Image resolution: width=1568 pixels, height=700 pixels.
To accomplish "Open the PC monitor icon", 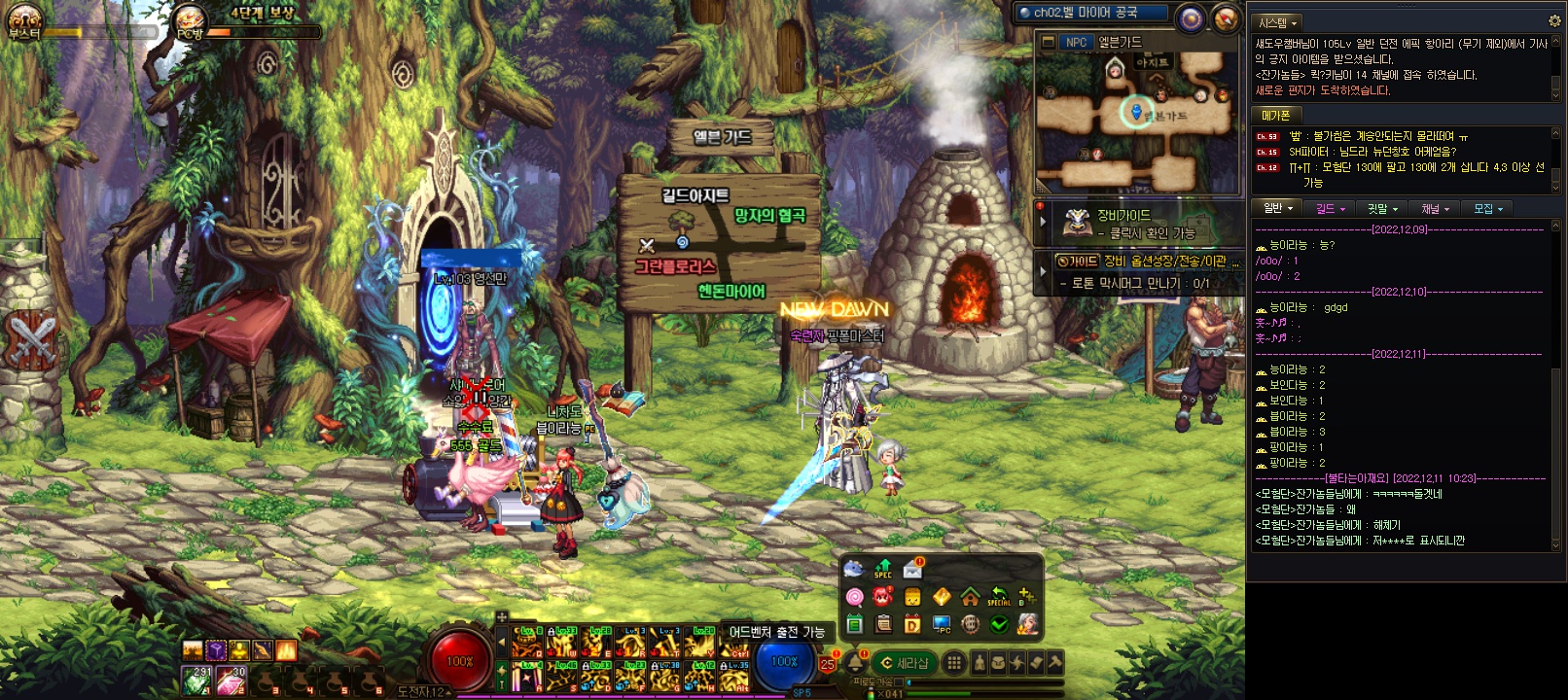I will coord(941,624).
